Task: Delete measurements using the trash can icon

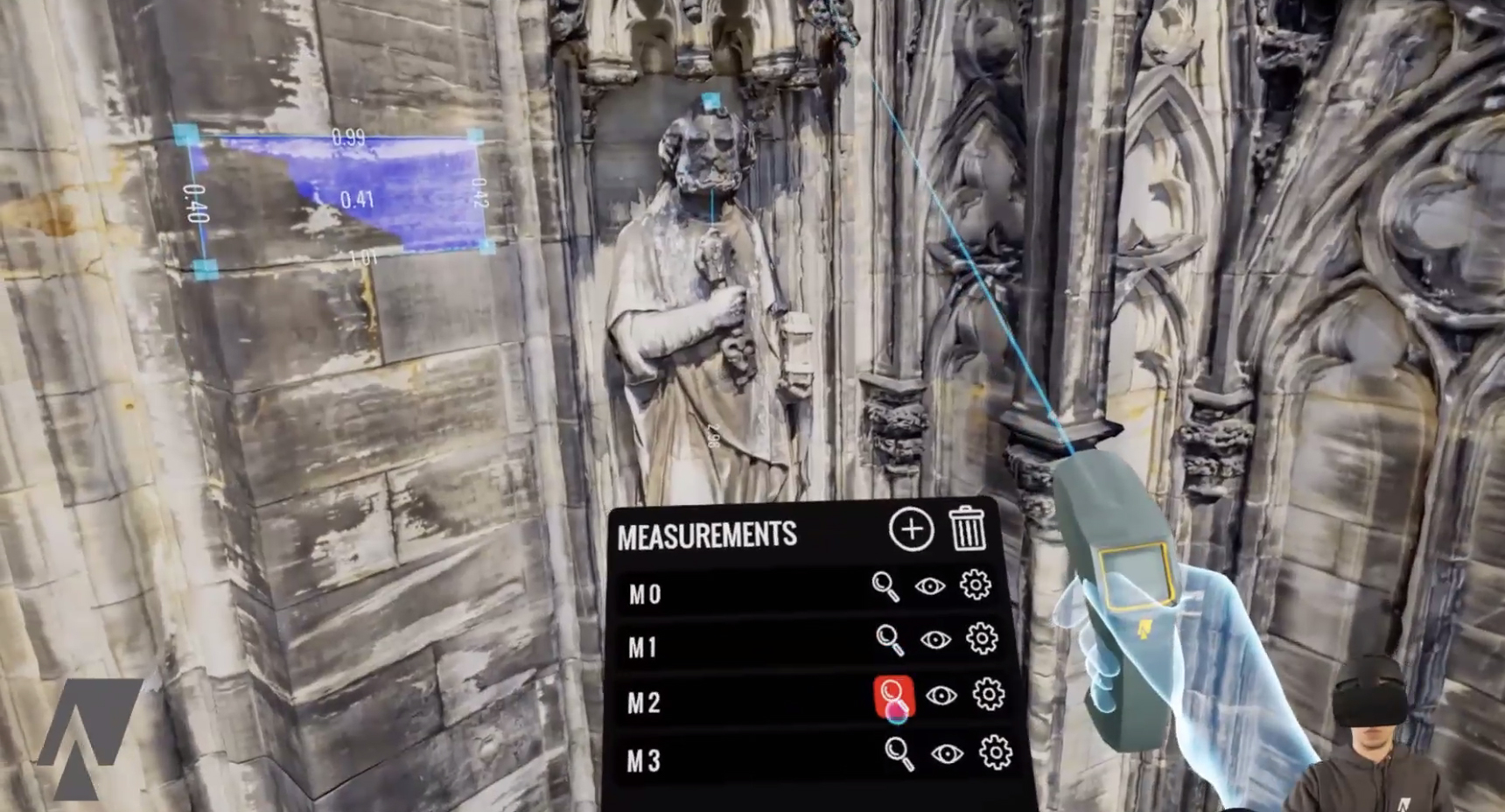Action: tap(968, 528)
